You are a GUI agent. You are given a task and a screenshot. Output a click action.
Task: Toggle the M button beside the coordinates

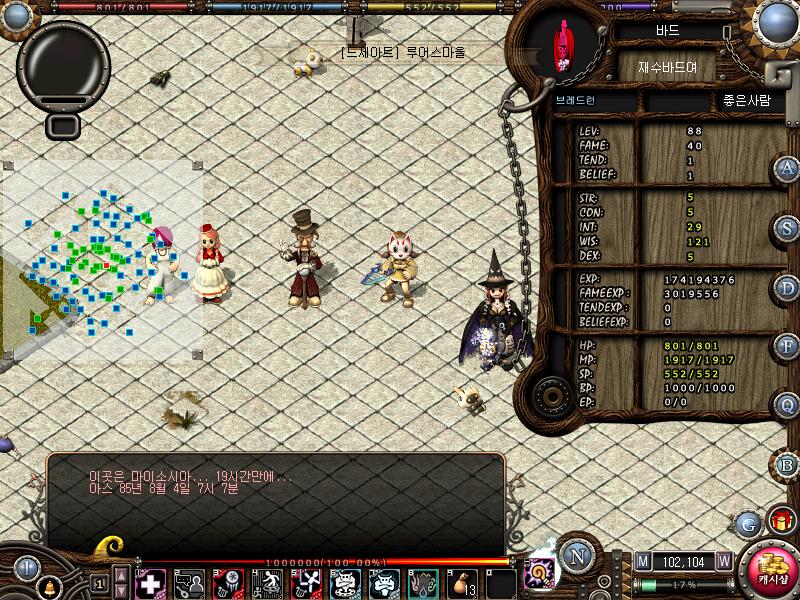click(643, 561)
